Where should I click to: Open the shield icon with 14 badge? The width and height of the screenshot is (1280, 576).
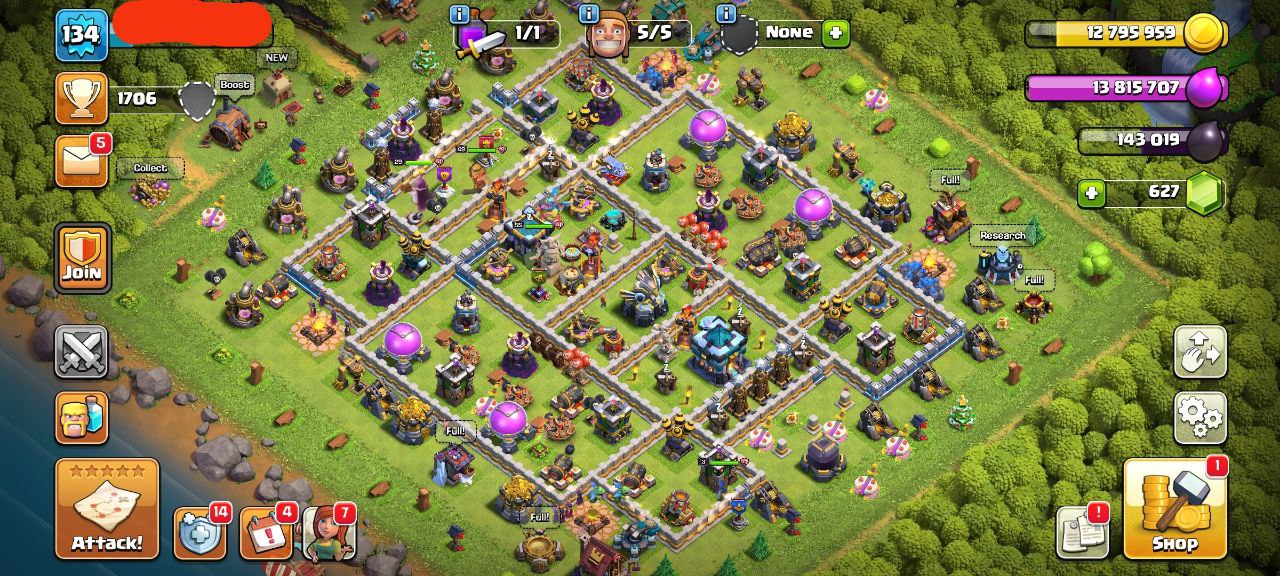pyautogui.click(x=198, y=534)
